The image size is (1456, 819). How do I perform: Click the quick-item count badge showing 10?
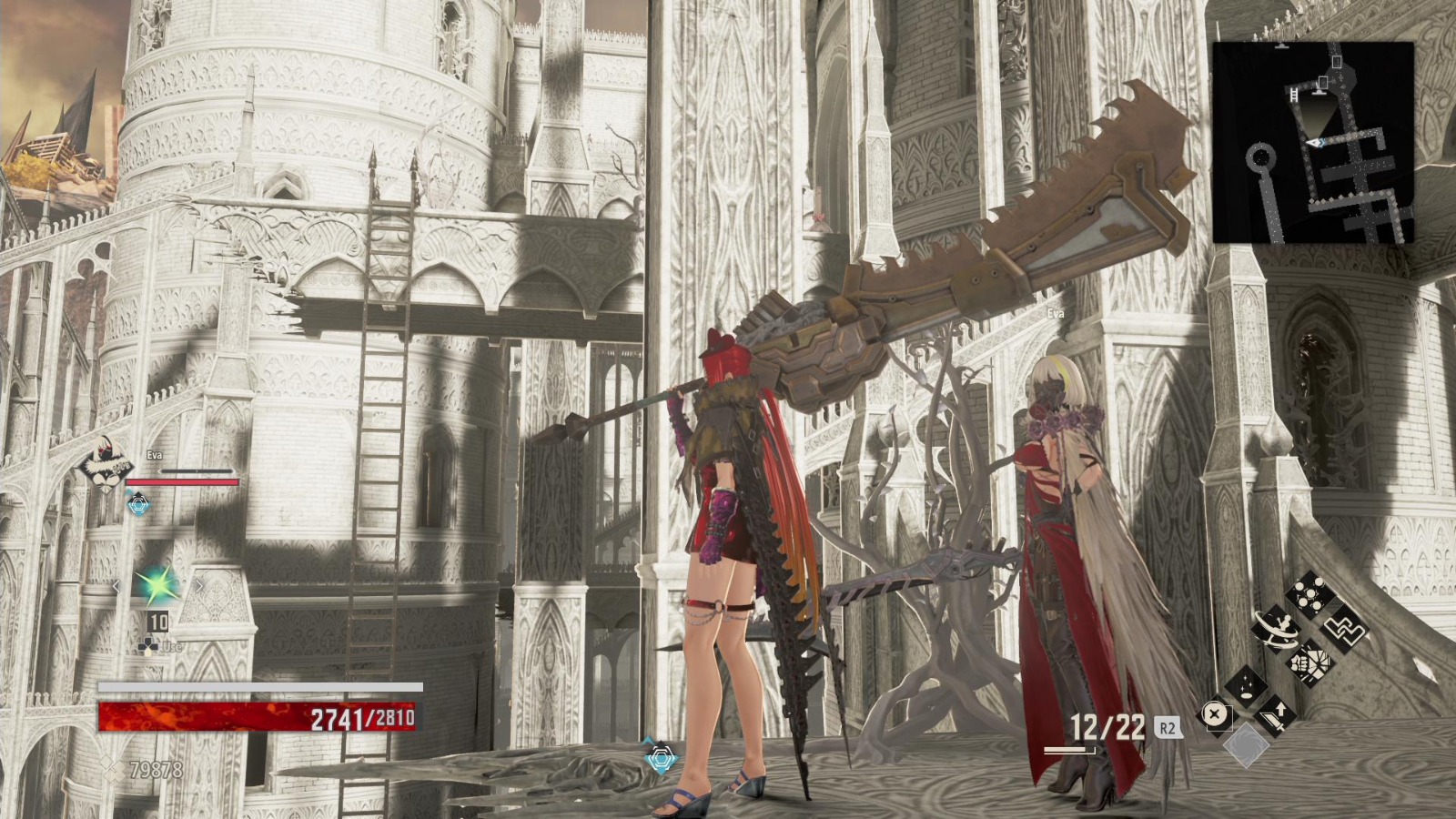pos(158,621)
